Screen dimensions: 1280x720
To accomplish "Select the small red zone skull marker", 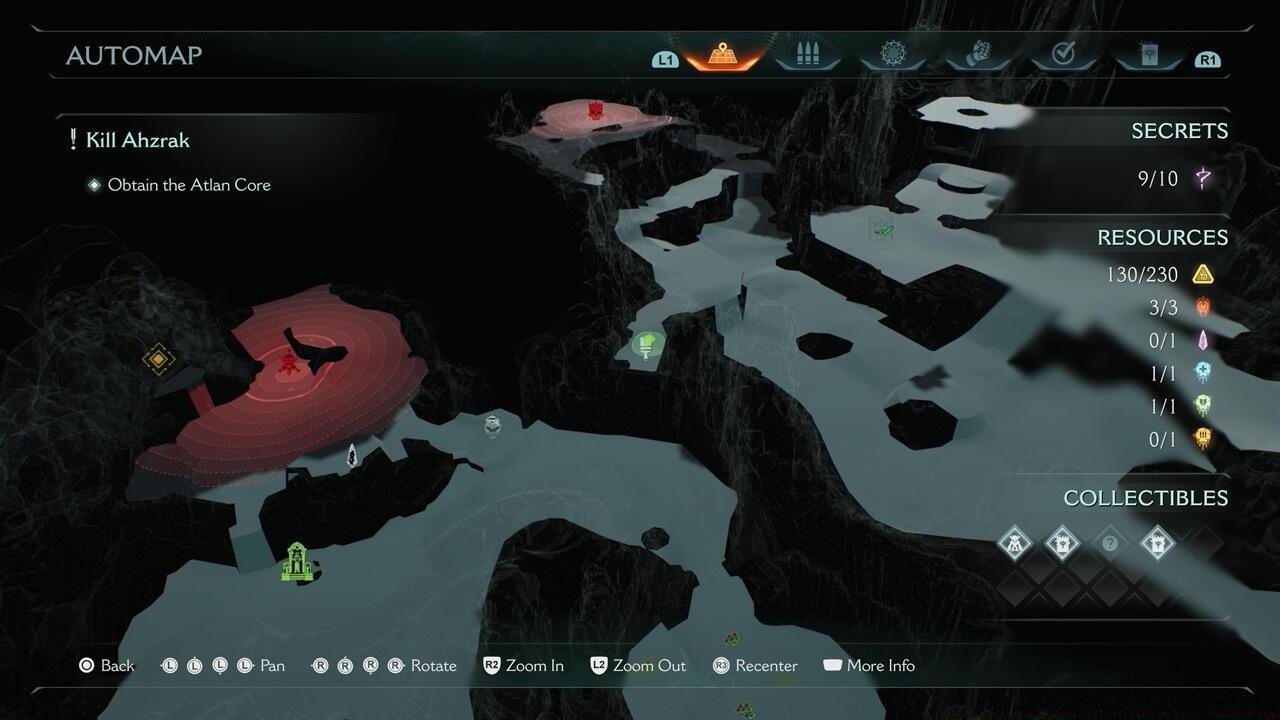I will (596, 109).
